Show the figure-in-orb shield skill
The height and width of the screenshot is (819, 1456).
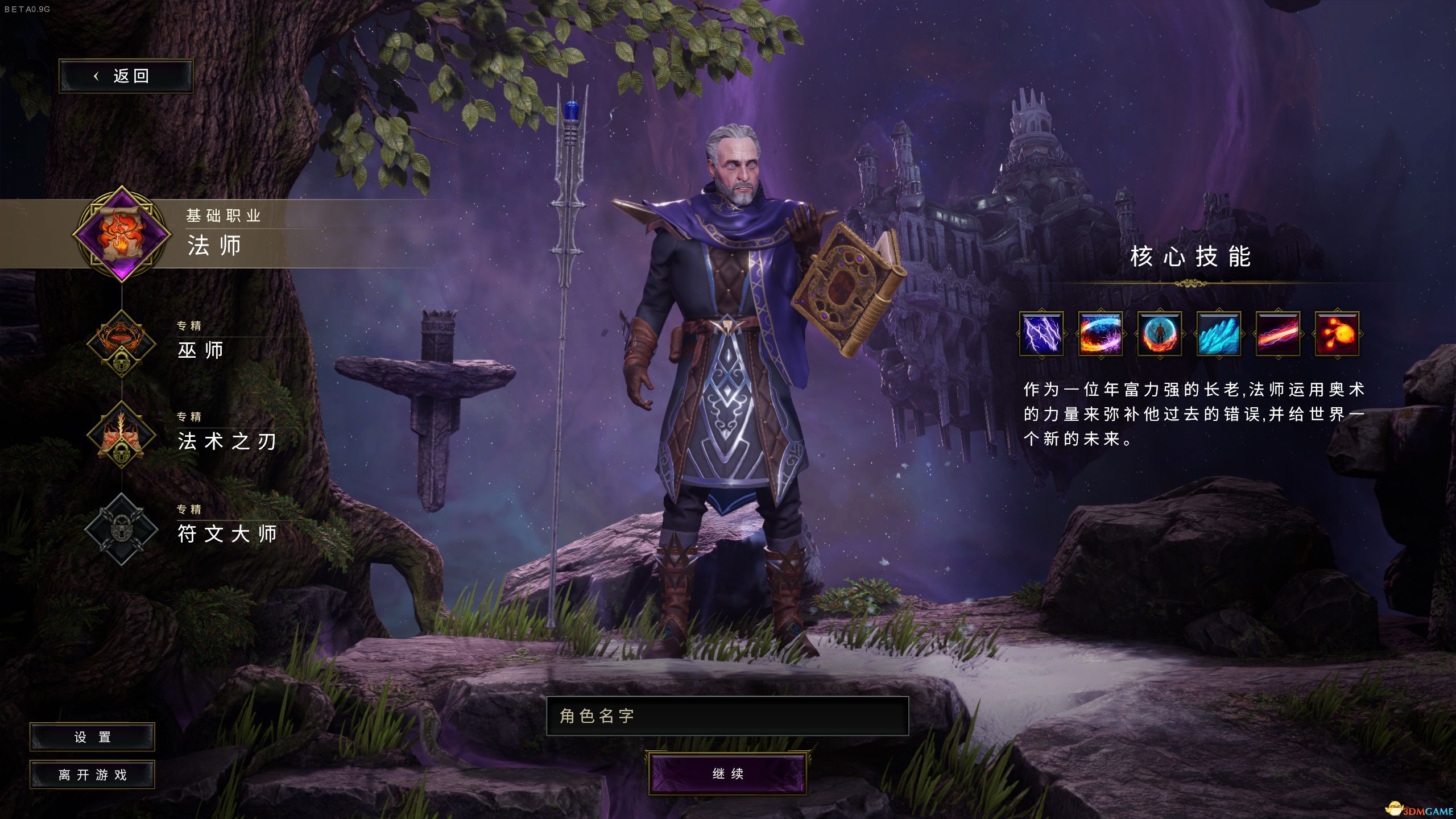click(x=1159, y=334)
